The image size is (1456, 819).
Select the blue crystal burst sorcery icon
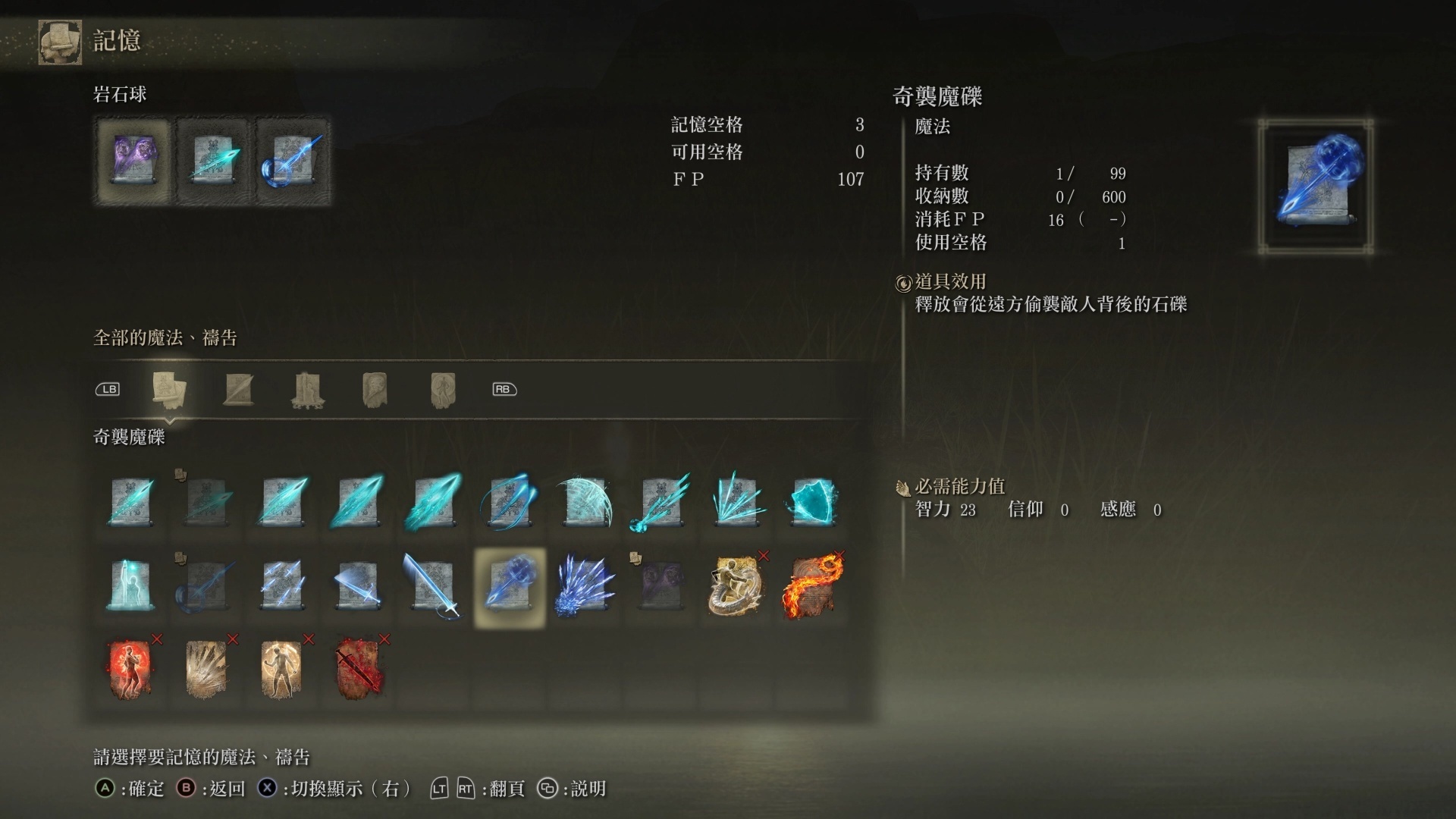coord(585,584)
